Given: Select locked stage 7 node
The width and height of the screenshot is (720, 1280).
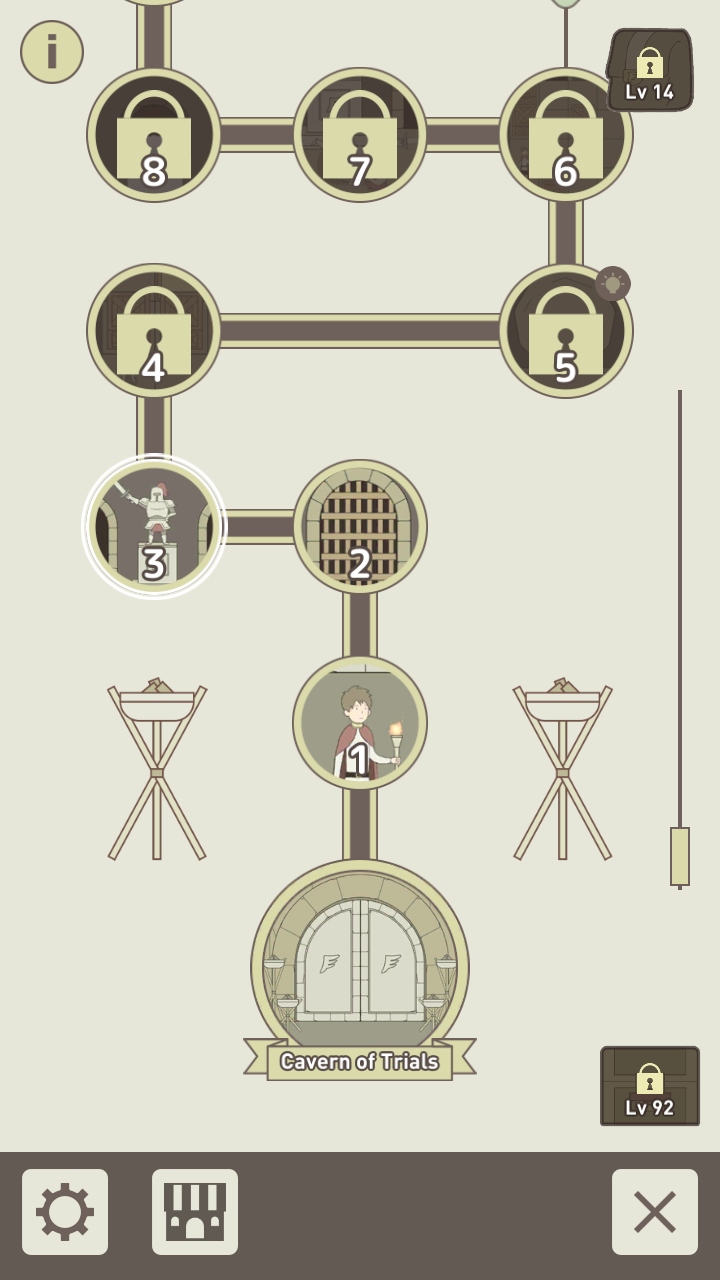Looking at the screenshot, I should coord(360,135).
